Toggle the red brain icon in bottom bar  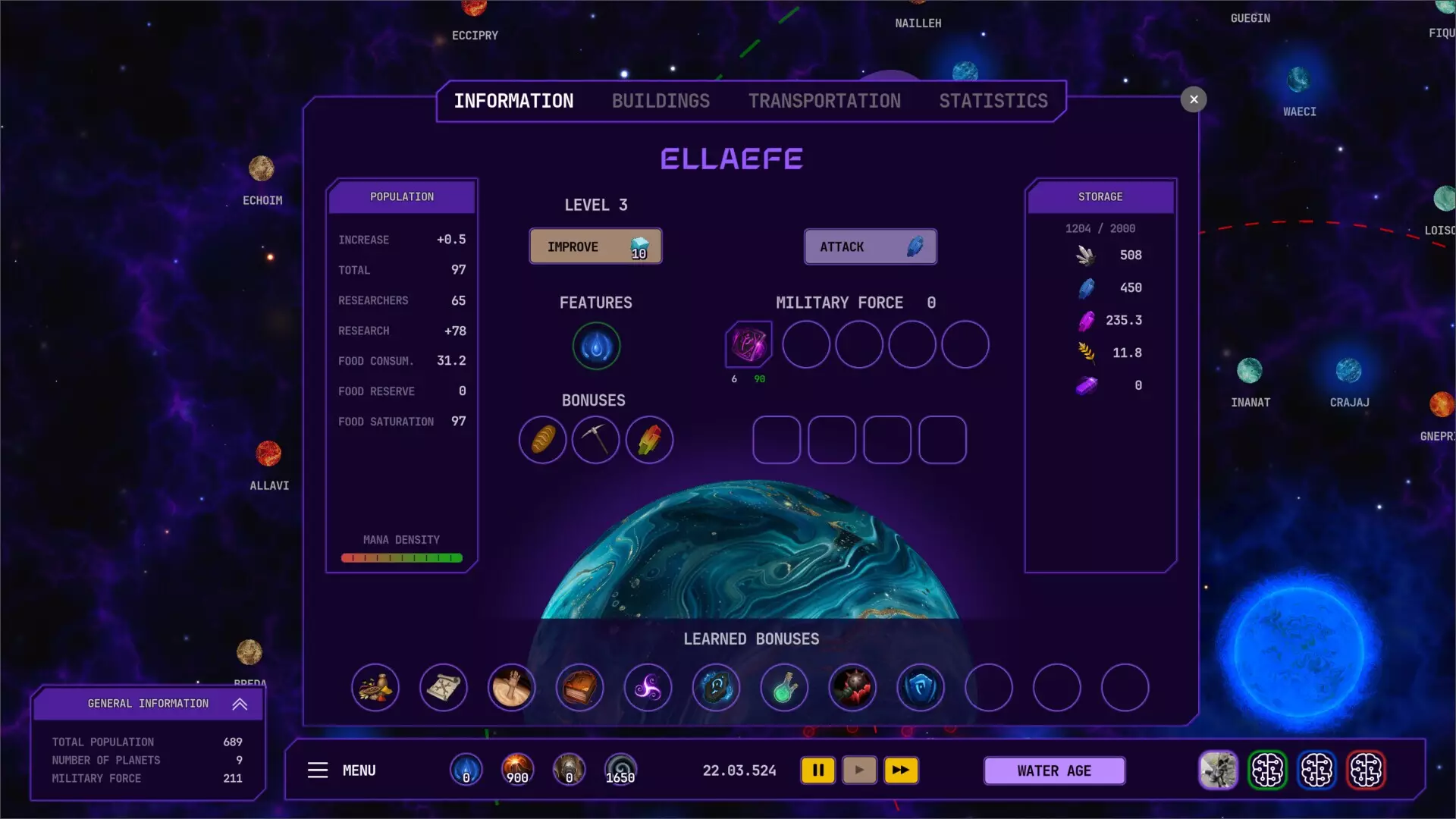[x=1367, y=770]
